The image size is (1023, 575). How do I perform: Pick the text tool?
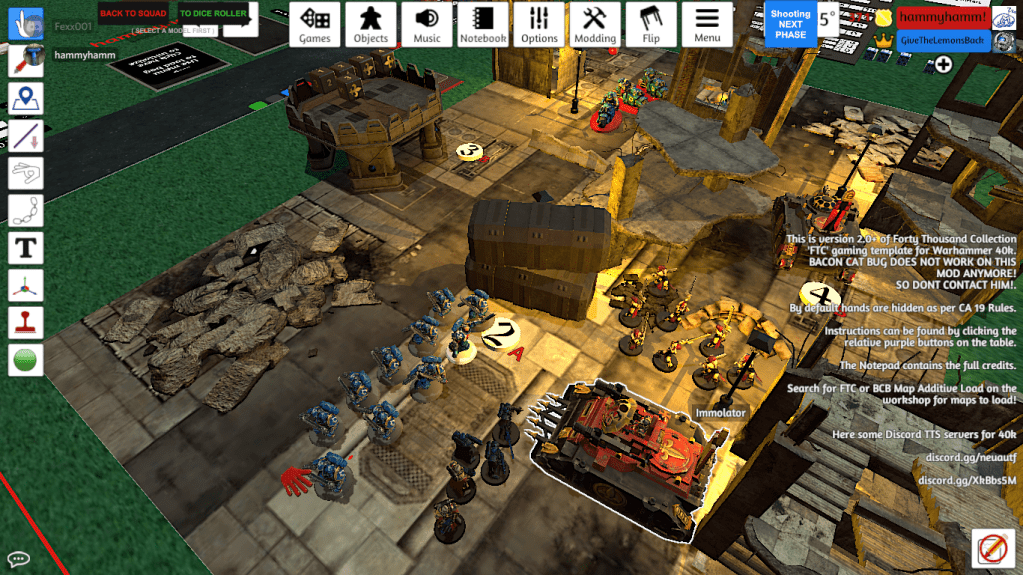(x=25, y=247)
